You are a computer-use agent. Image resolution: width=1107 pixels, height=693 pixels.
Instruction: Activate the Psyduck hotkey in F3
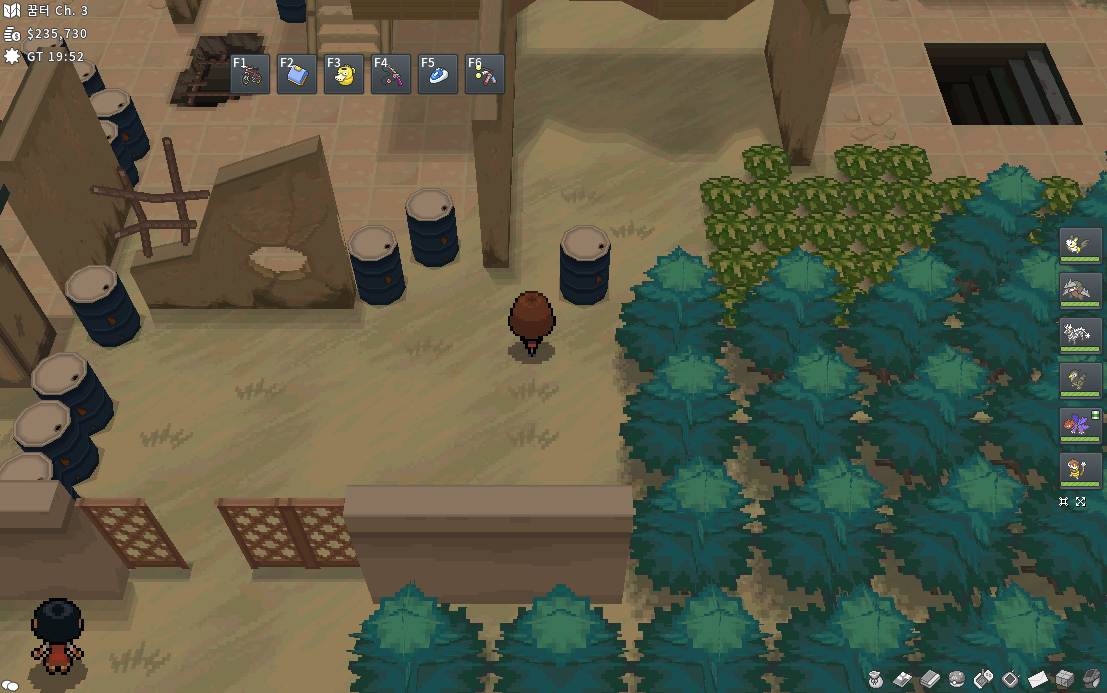(x=344, y=74)
